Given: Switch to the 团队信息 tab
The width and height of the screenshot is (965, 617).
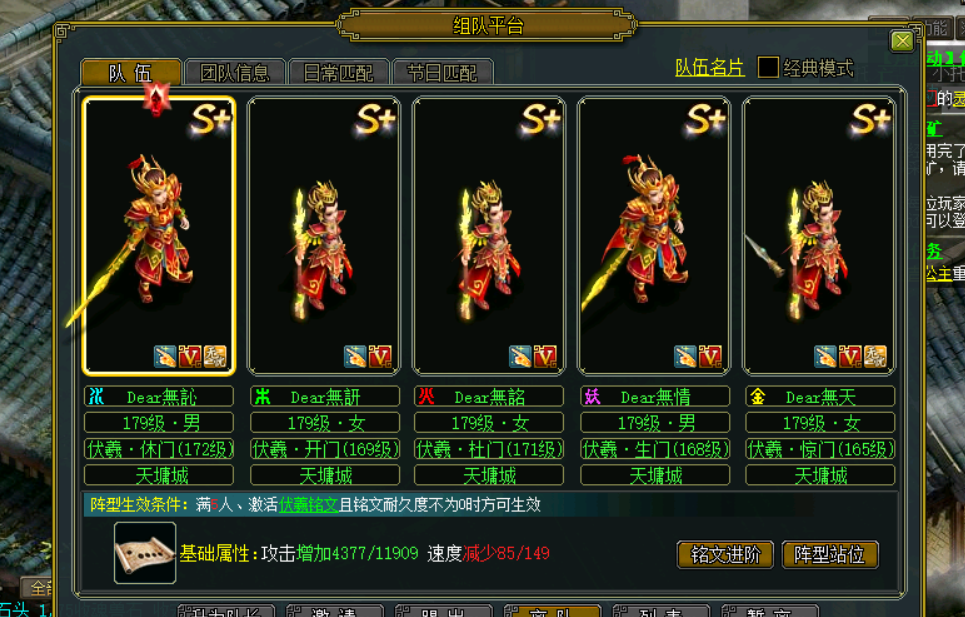Looking at the screenshot, I should coord(235,72).
